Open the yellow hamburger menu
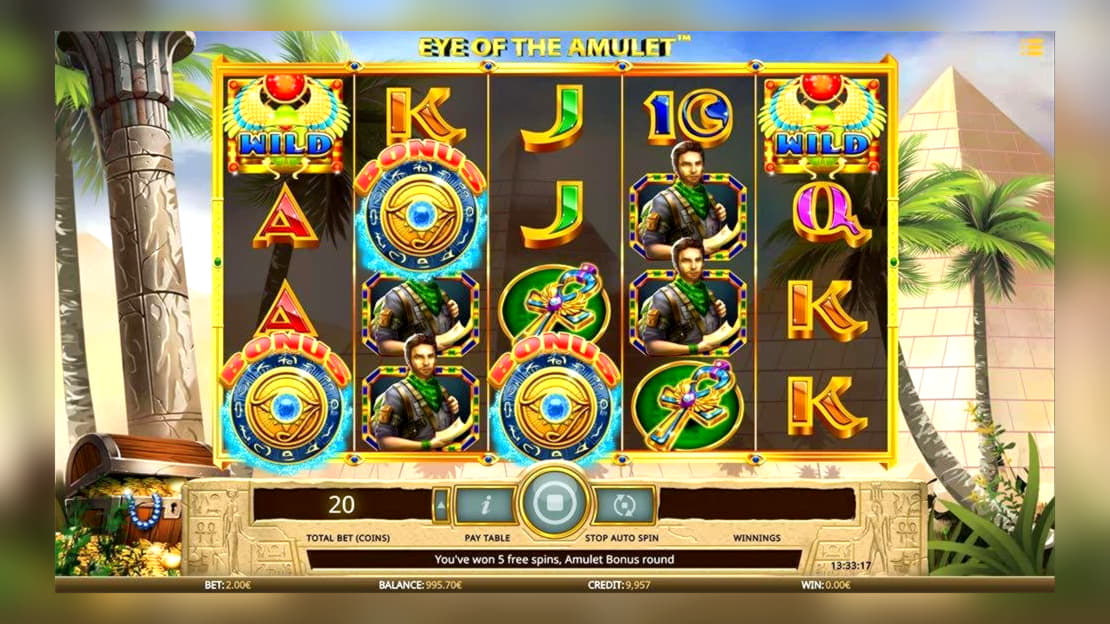This screenshot has width=1110, height=624. click(1031, 47)
